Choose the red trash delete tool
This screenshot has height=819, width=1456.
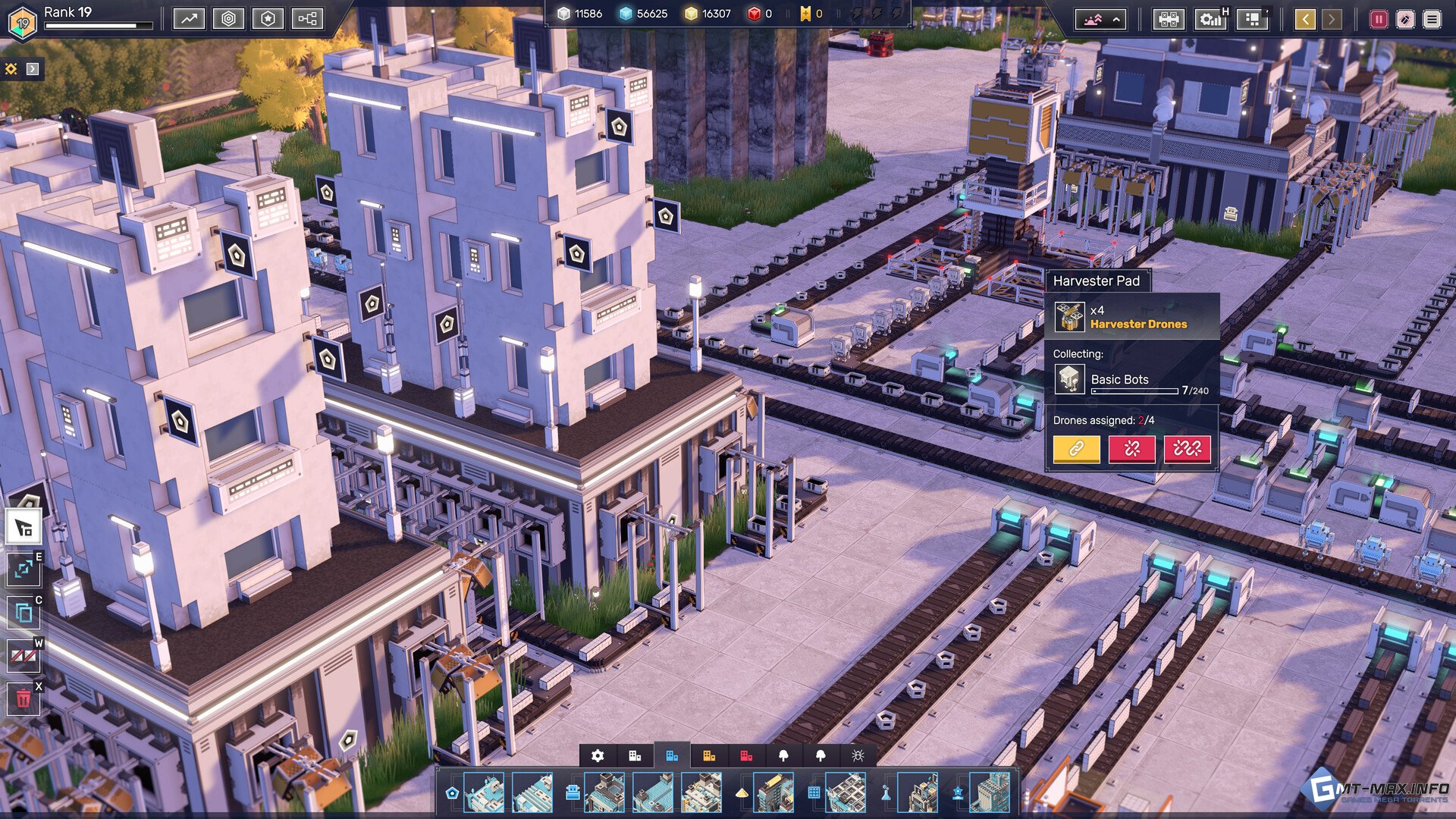pyautogui.click(x=24, y=698)
